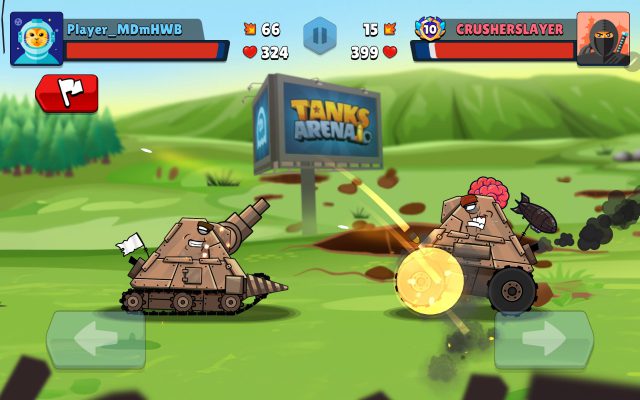The image size is (640, 400).
Task: Pause the battle with the hexagon button
Action: [320, 36]
